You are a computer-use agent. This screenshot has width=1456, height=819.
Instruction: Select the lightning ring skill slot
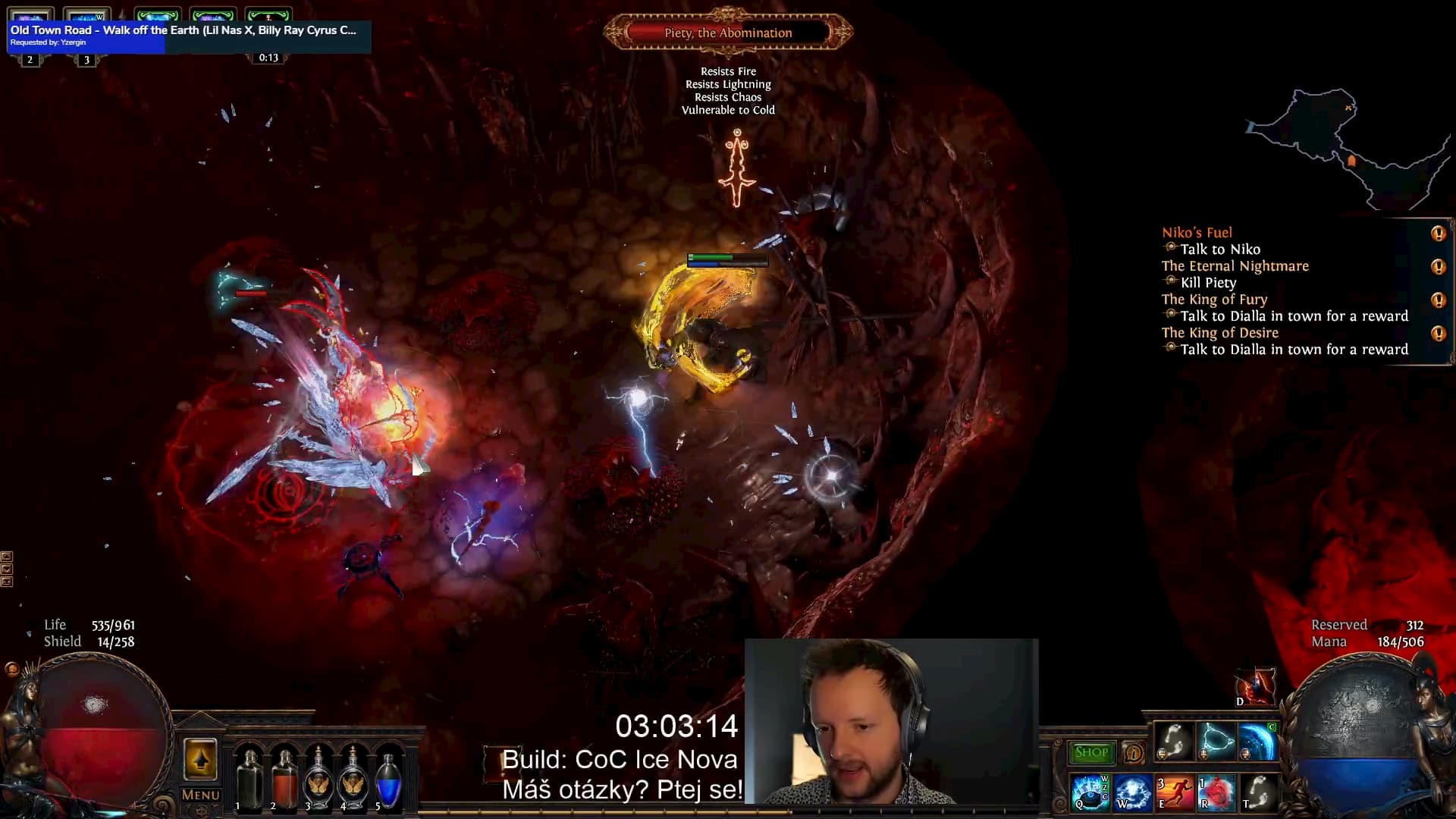point(1215,741)
